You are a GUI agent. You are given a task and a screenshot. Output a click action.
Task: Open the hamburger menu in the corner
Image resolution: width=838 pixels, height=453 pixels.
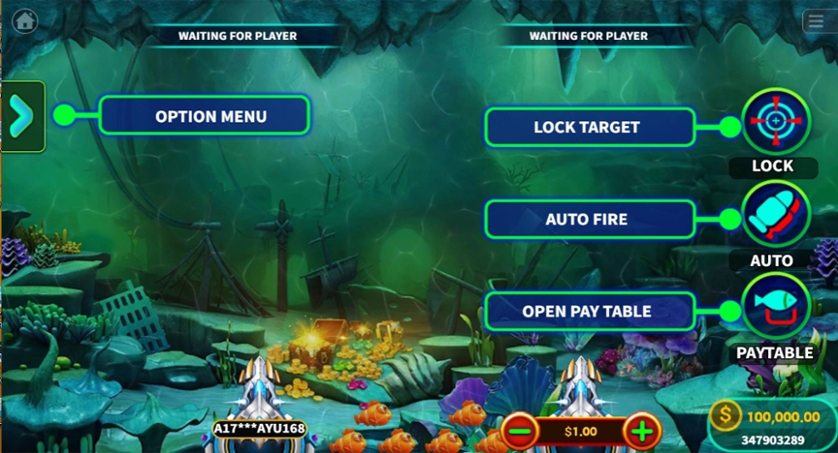[815, 22]
